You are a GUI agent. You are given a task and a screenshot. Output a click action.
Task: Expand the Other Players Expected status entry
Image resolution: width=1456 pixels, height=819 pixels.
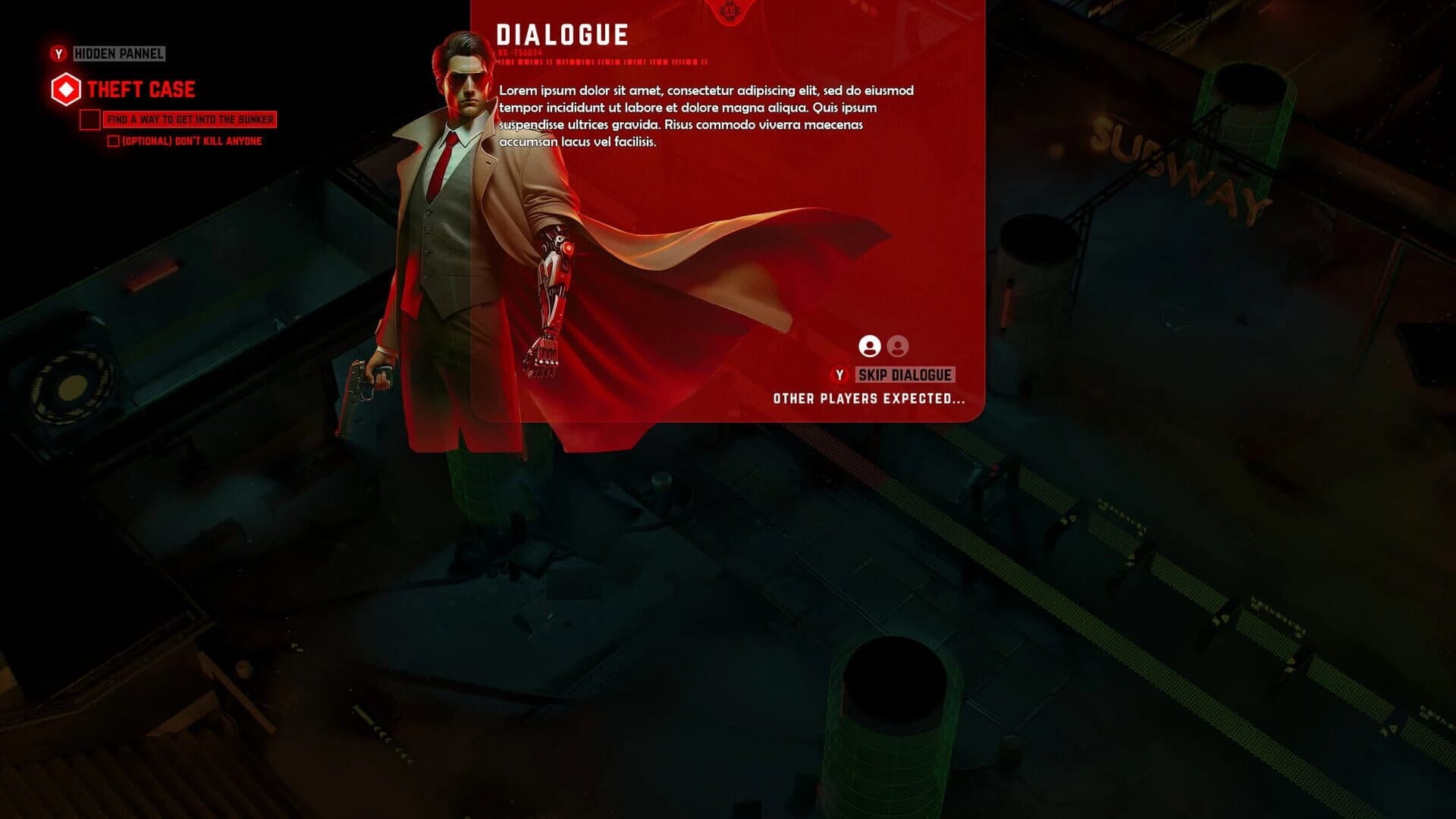click(x=871, y=397)
